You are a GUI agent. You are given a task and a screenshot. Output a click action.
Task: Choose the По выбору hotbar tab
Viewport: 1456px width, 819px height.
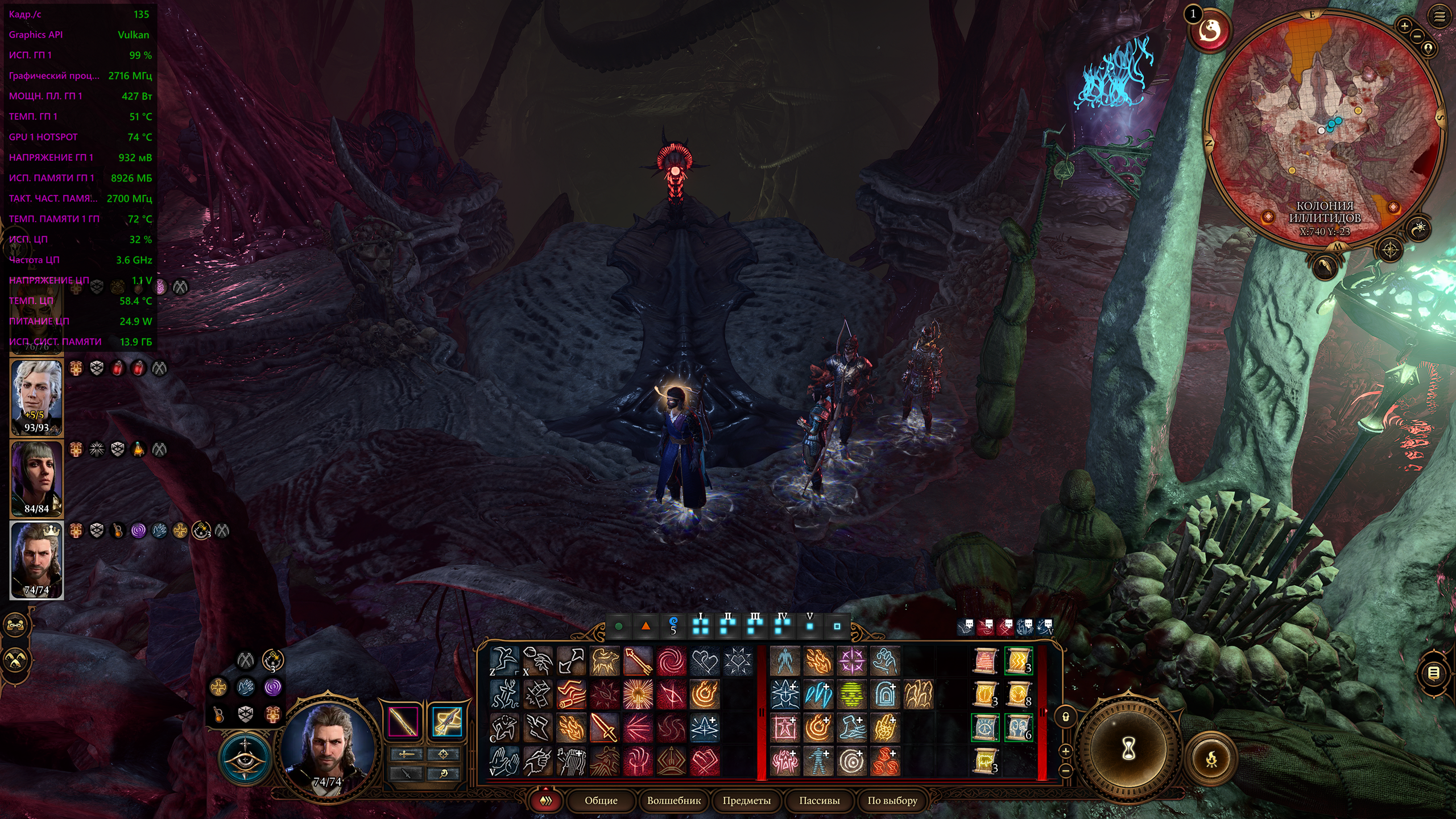click(892, 800)
